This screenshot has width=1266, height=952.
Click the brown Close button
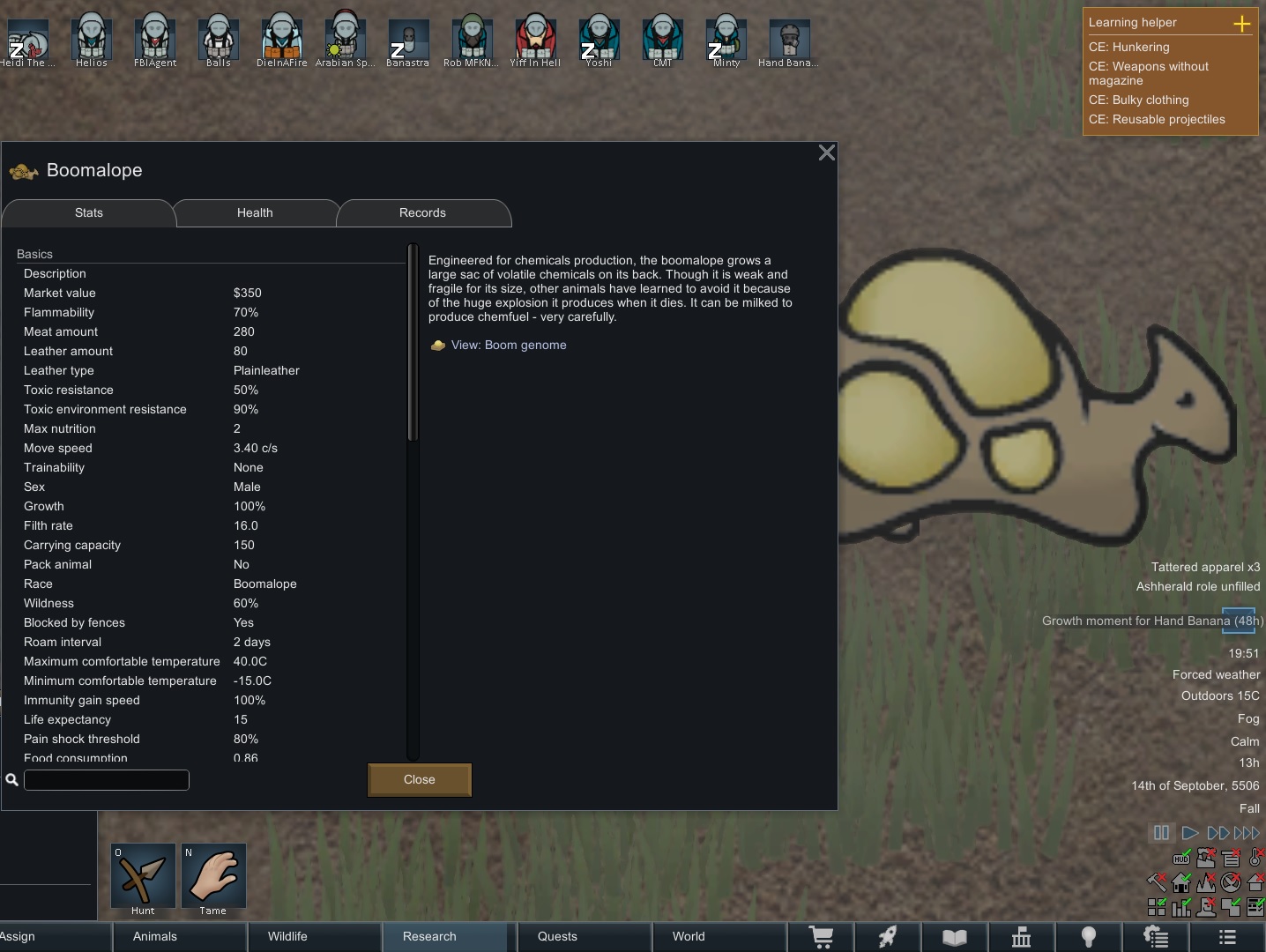click(419, 780)
